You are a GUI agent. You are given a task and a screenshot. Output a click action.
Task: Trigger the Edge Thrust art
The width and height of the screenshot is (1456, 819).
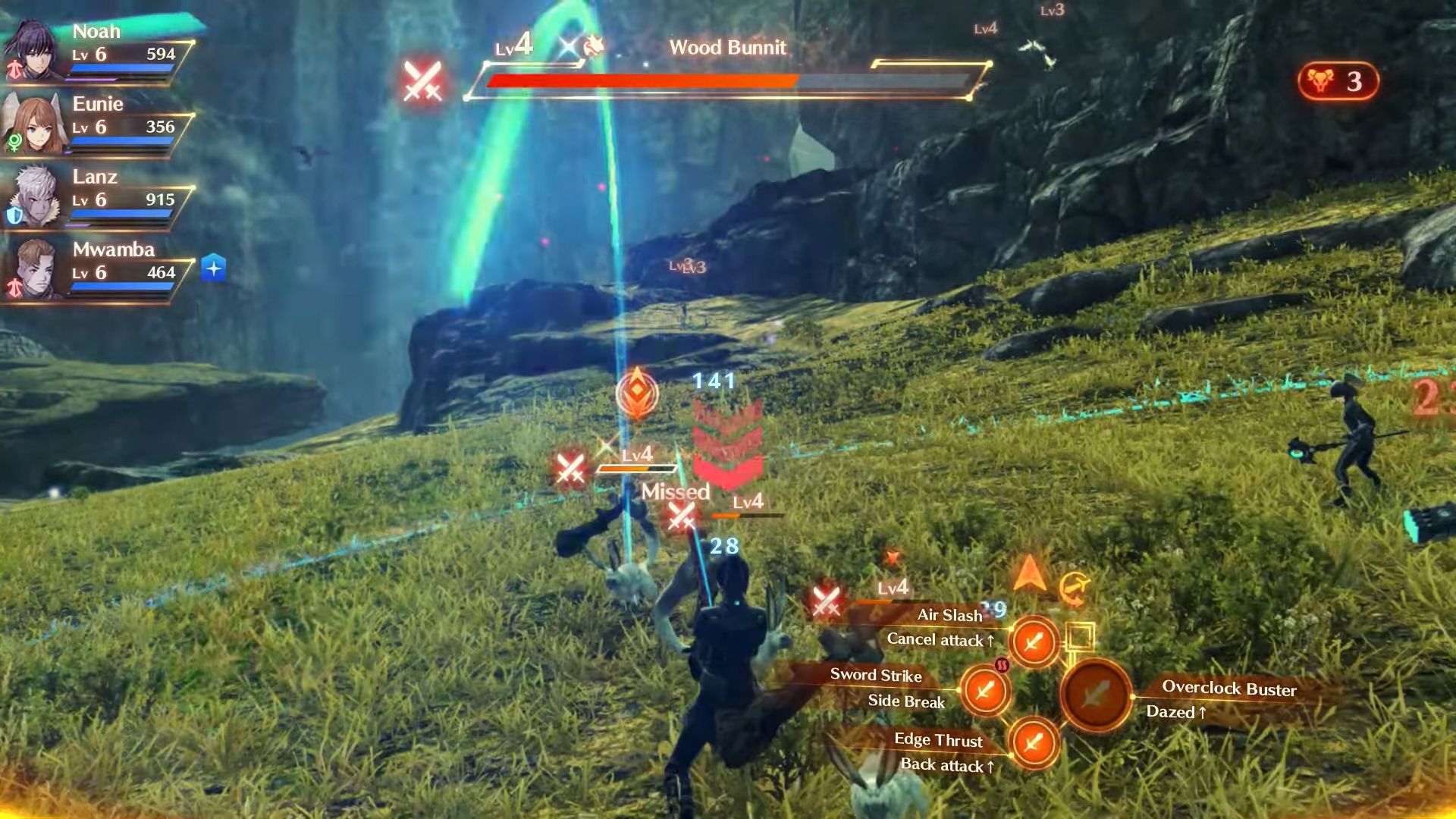1033,742
